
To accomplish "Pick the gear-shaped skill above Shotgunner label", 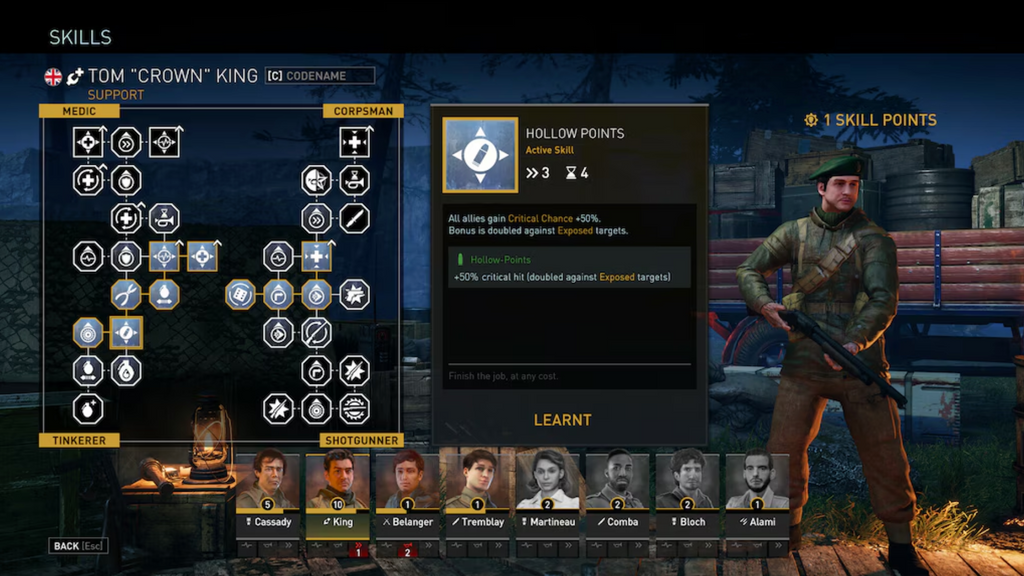I will [354, 408].
